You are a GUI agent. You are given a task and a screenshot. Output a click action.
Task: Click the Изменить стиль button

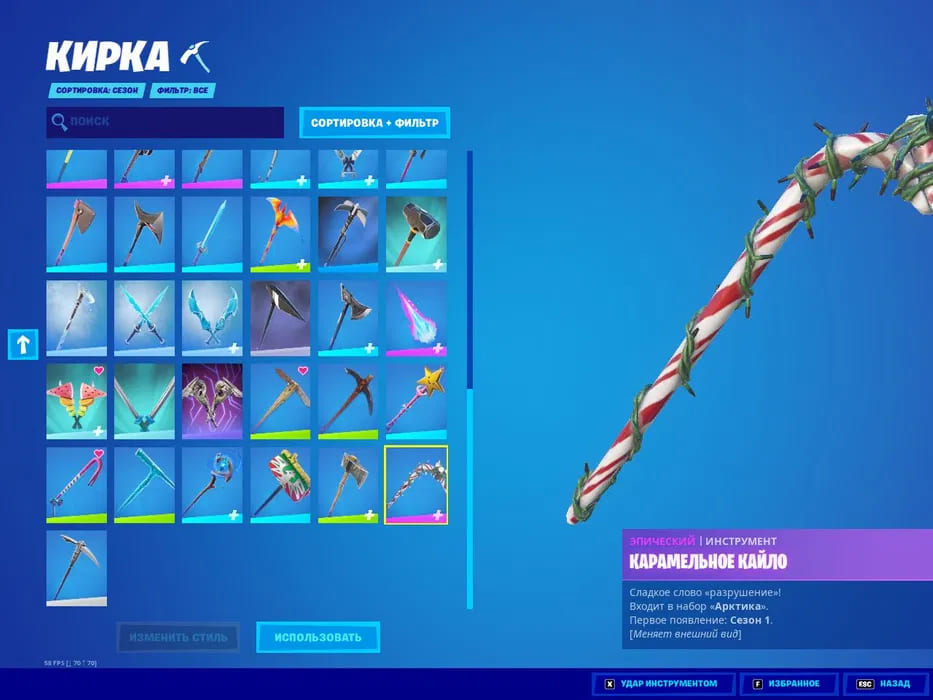(x=178, y=637)
